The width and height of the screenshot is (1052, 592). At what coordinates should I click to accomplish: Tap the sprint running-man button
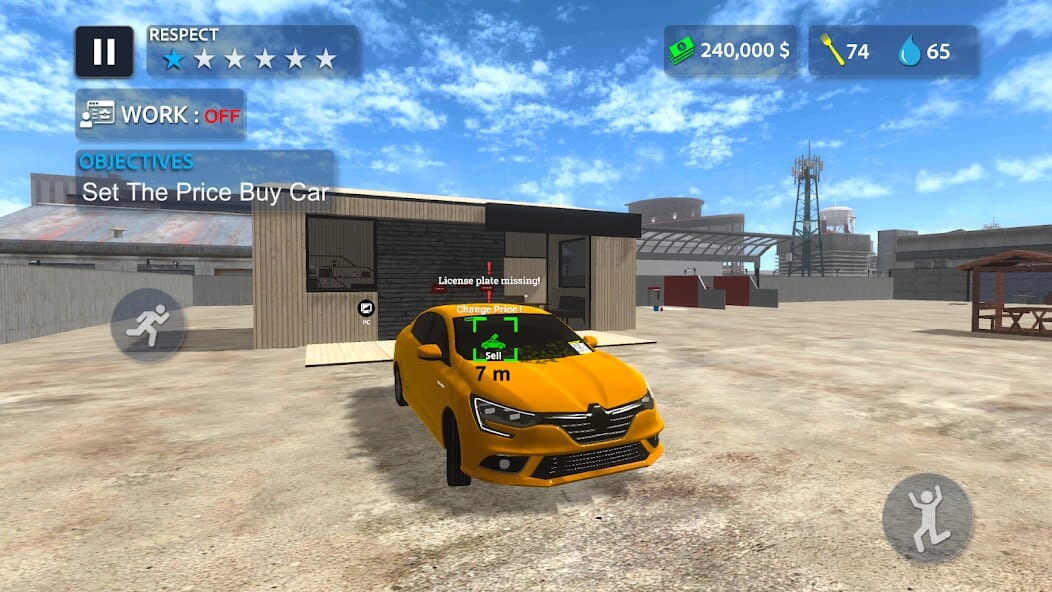(148, 325)
